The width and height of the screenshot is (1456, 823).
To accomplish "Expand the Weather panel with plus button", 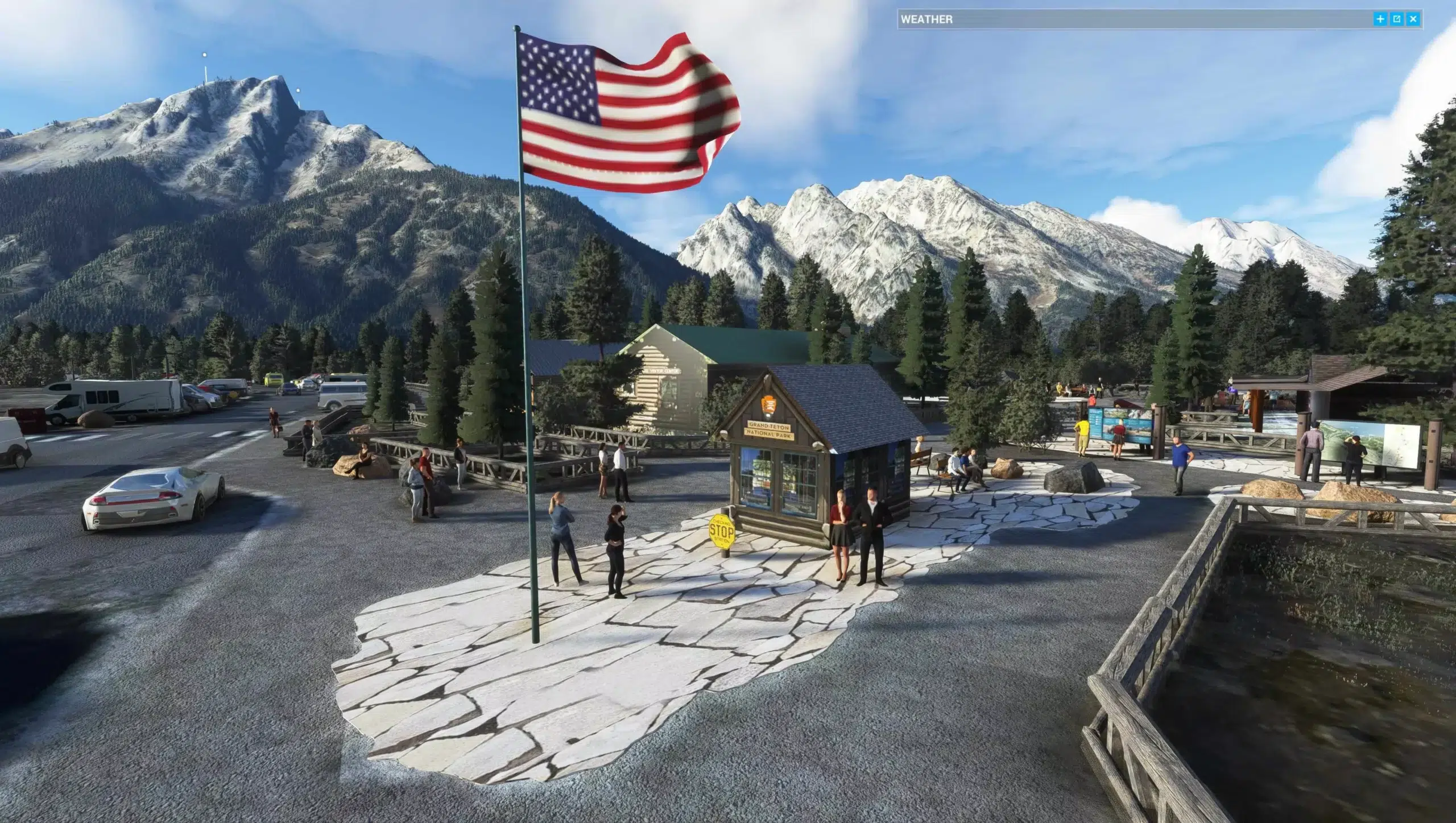I will 1380,19.
